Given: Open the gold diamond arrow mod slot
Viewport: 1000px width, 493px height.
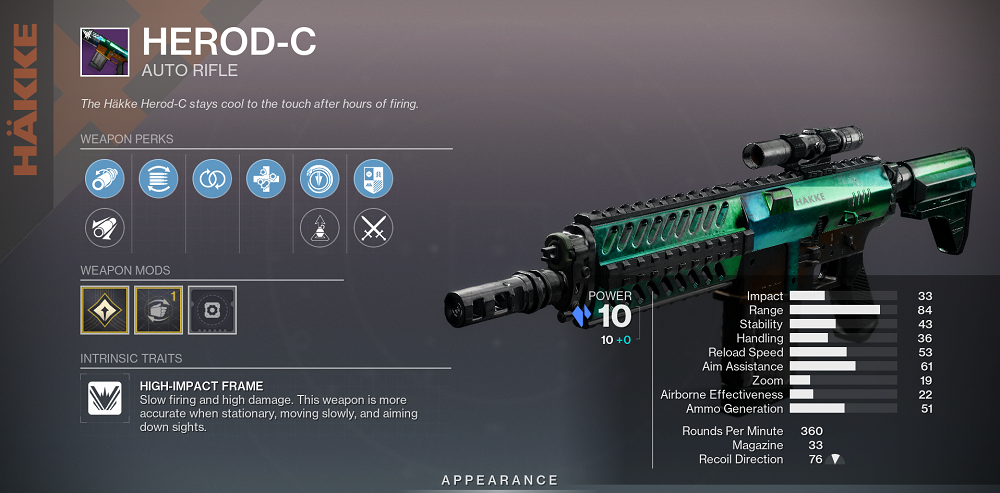Looking at the screenshot, I should [x=104, y=310].
